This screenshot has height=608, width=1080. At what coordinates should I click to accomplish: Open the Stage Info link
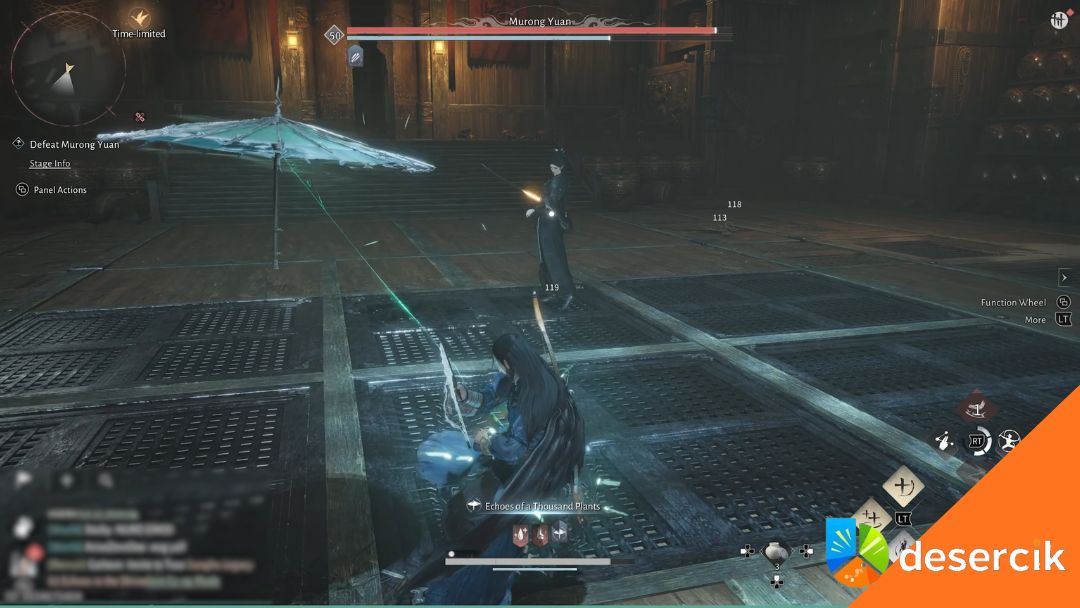click(x=50, y=163)
